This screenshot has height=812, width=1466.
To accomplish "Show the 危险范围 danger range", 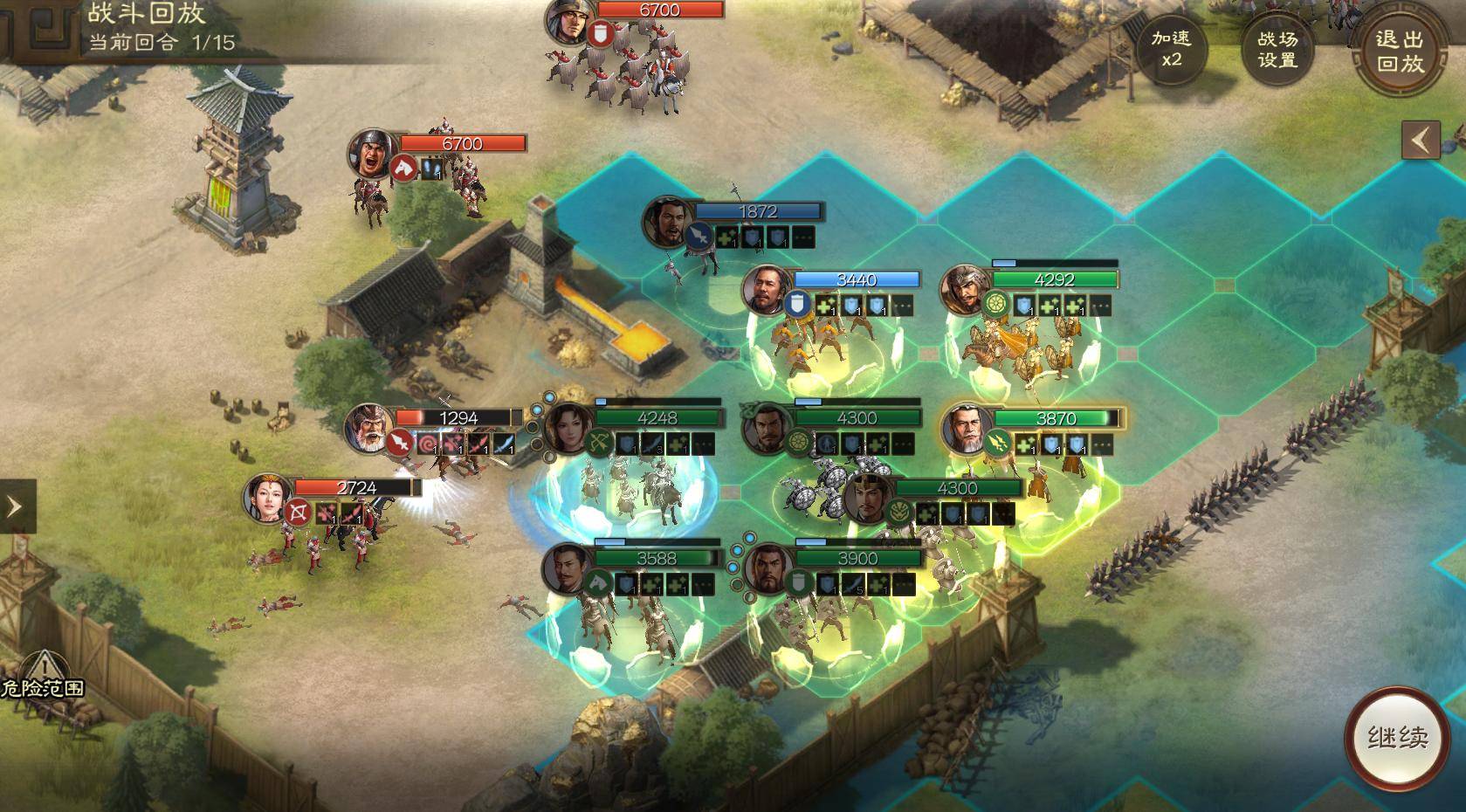I will point(42,677).
